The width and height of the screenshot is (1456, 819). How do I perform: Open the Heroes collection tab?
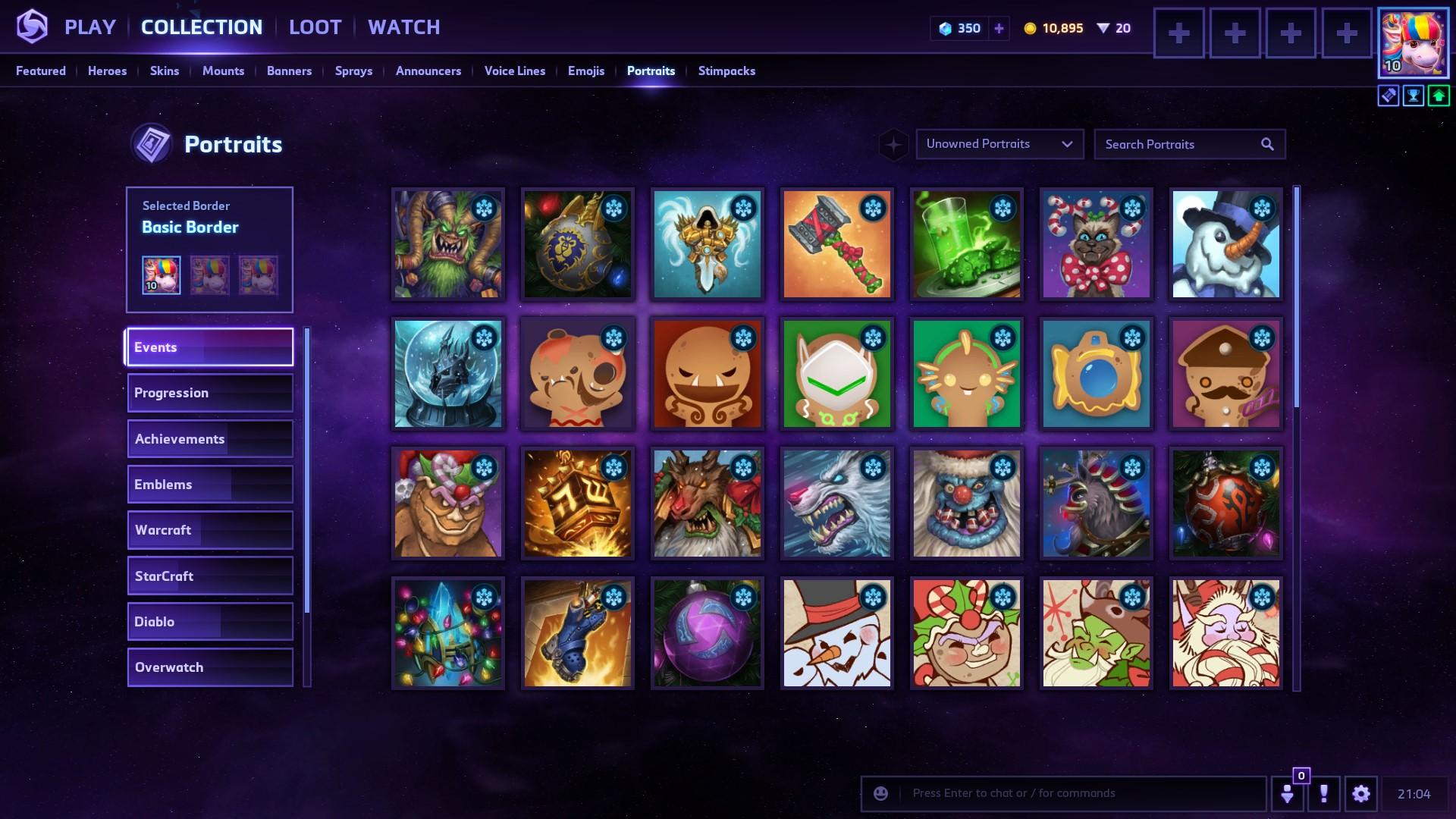click(107, 71)
